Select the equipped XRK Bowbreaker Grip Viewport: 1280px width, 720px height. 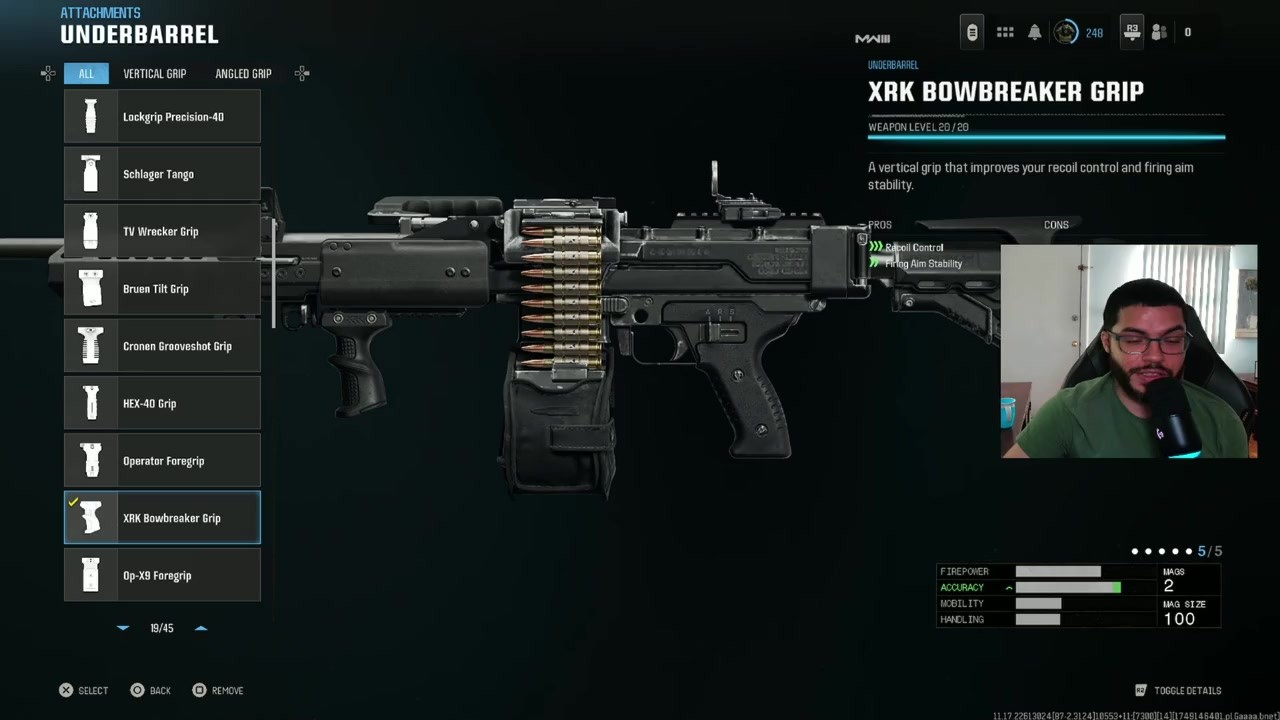(162, 518)
